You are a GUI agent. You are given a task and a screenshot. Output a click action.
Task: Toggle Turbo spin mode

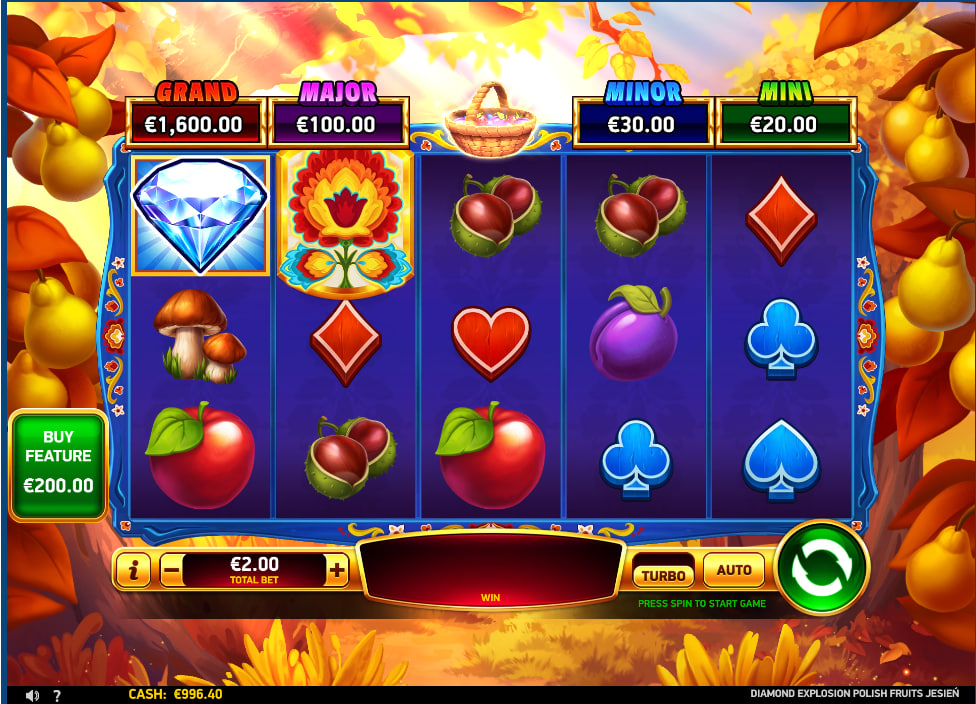point(663,575)
